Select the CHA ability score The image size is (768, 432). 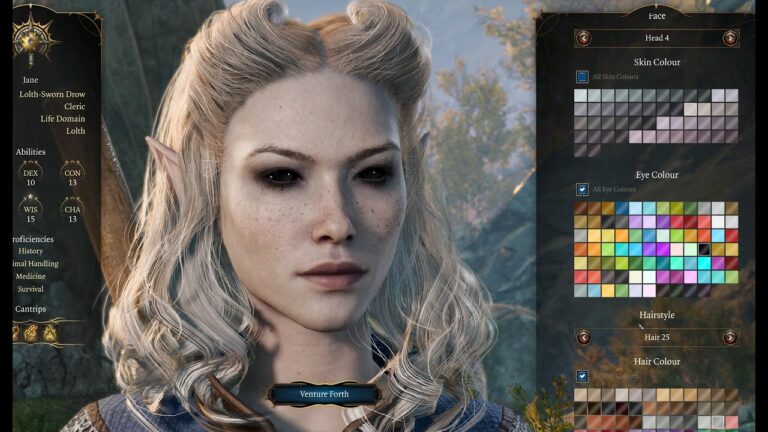point(71,213)
